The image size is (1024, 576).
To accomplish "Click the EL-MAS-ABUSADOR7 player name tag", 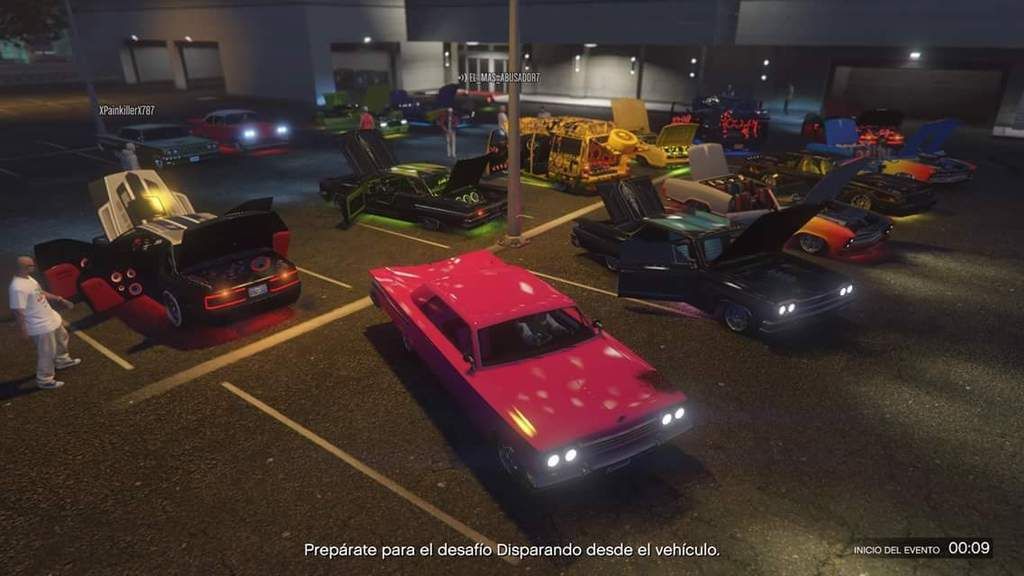I will tap(501, 77).
